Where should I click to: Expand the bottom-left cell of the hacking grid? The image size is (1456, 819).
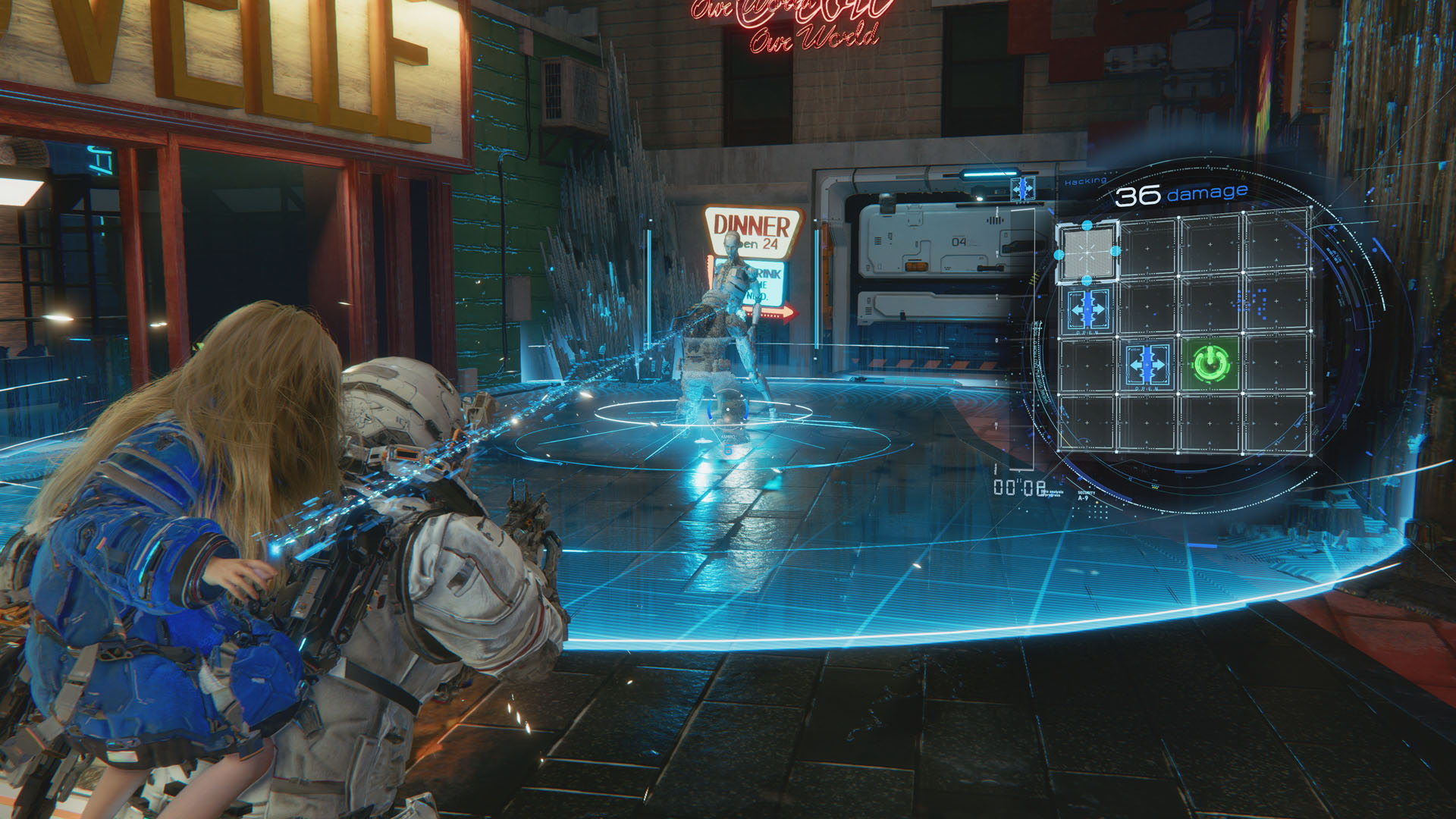pyautogui.click(x=1087, y=424)
